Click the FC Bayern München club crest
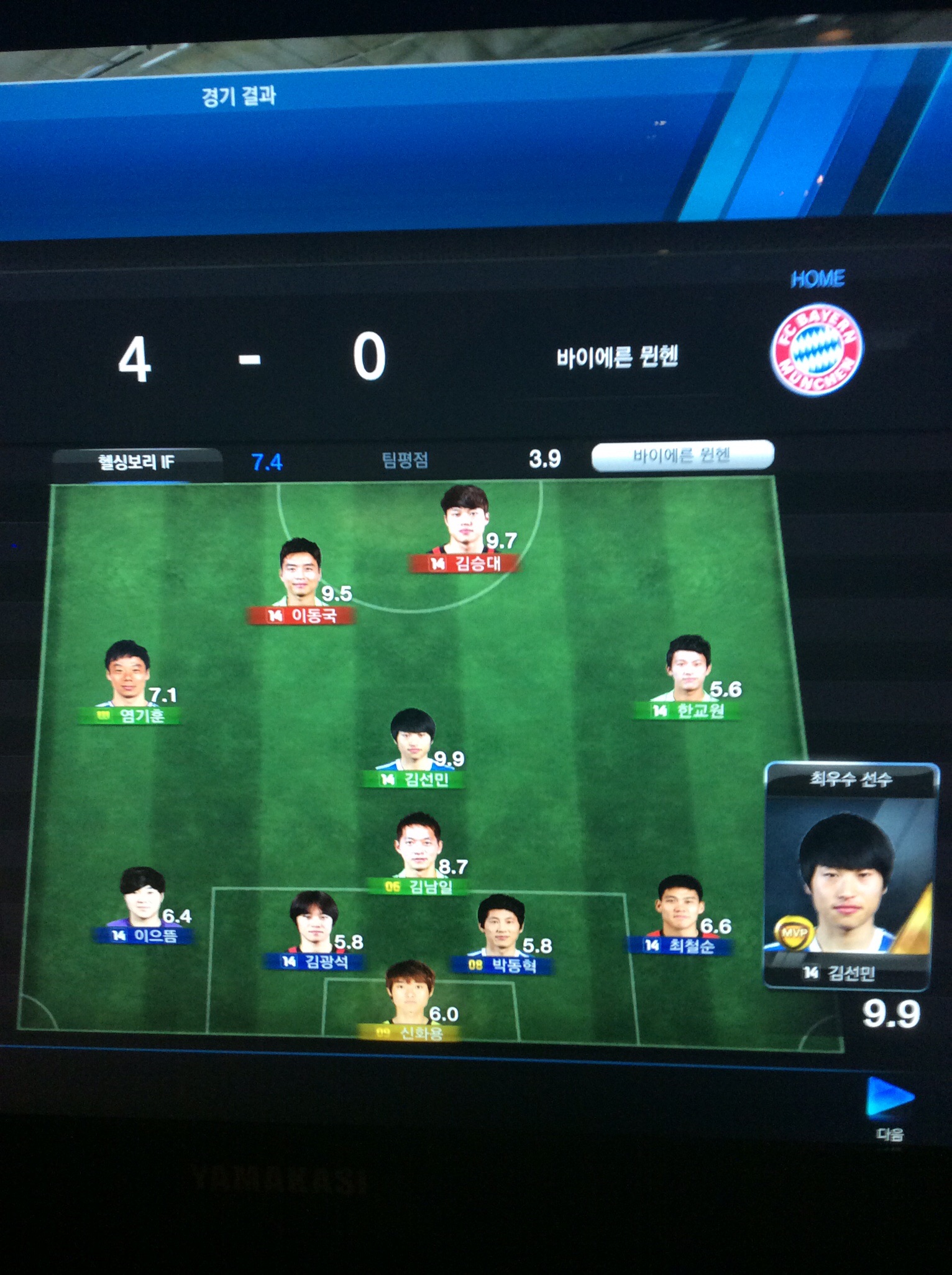This screenshot has width=952, height=1275. pyautogui.click(x=817, y=349)
